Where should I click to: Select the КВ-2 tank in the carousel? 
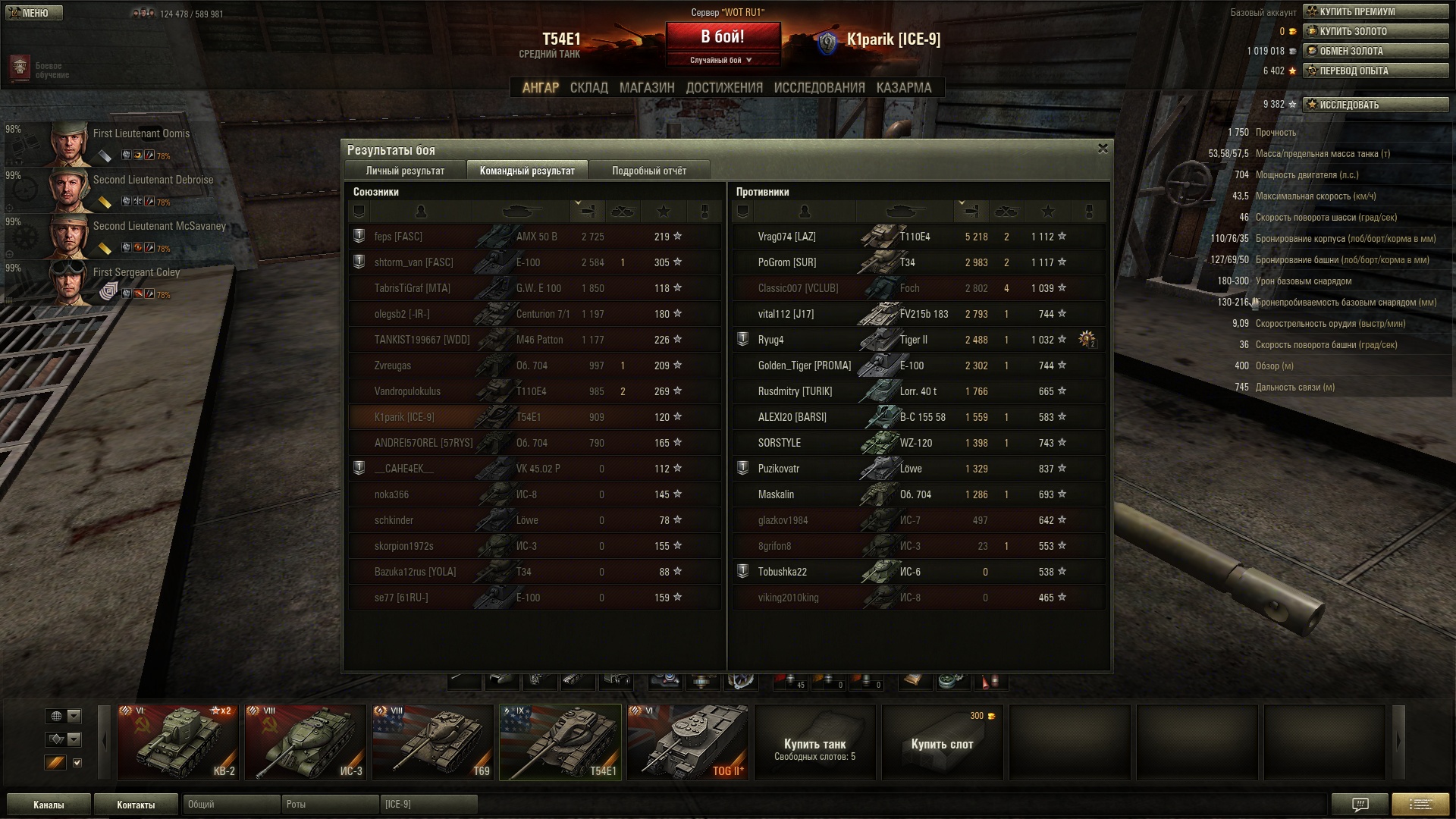pos(178,742)
